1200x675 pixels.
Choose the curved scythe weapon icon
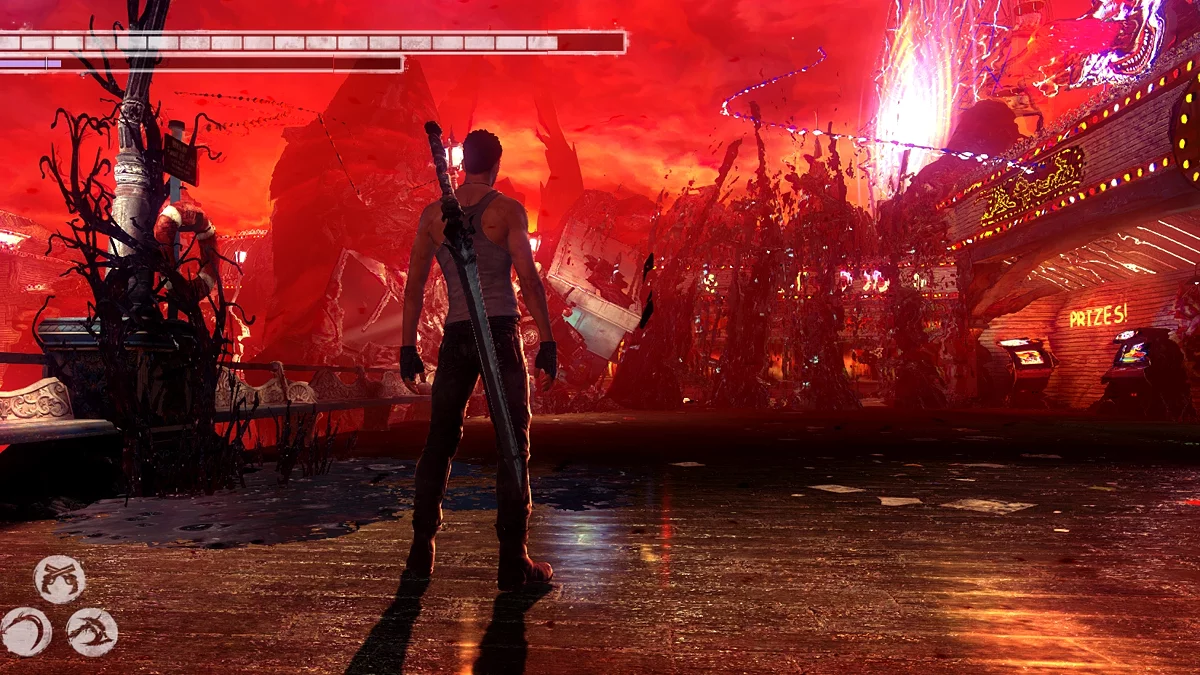(25, 631)
